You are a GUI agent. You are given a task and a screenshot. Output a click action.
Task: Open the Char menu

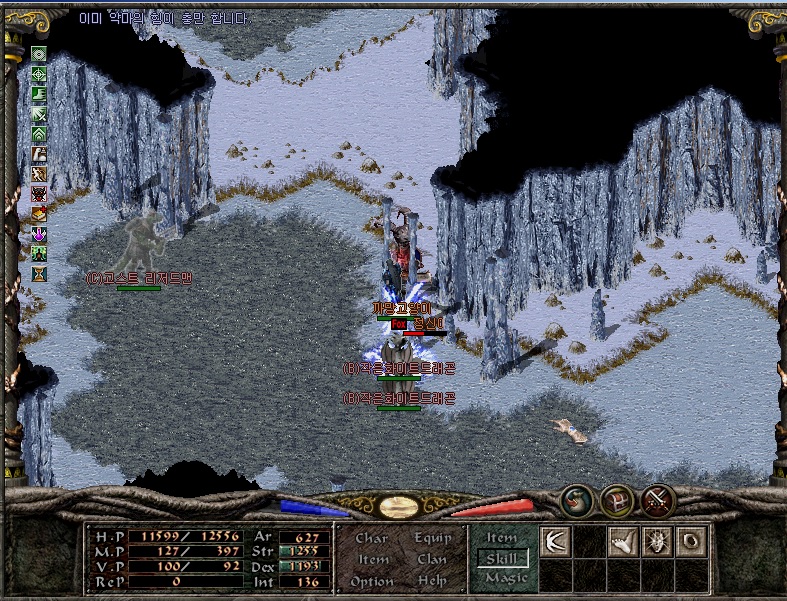tap(372, 538)
